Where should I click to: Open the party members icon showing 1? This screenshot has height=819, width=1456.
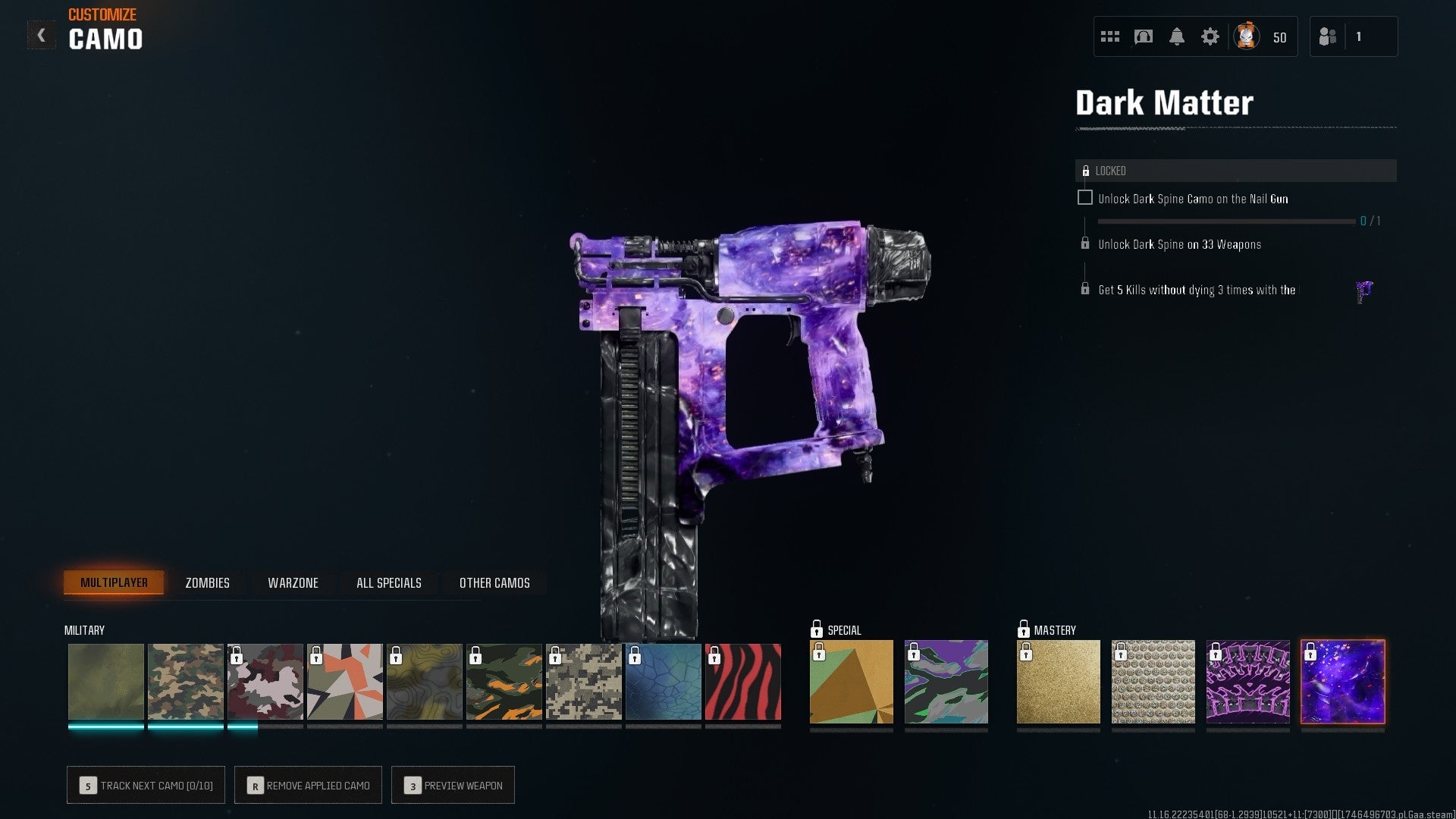coord(1329,36)
